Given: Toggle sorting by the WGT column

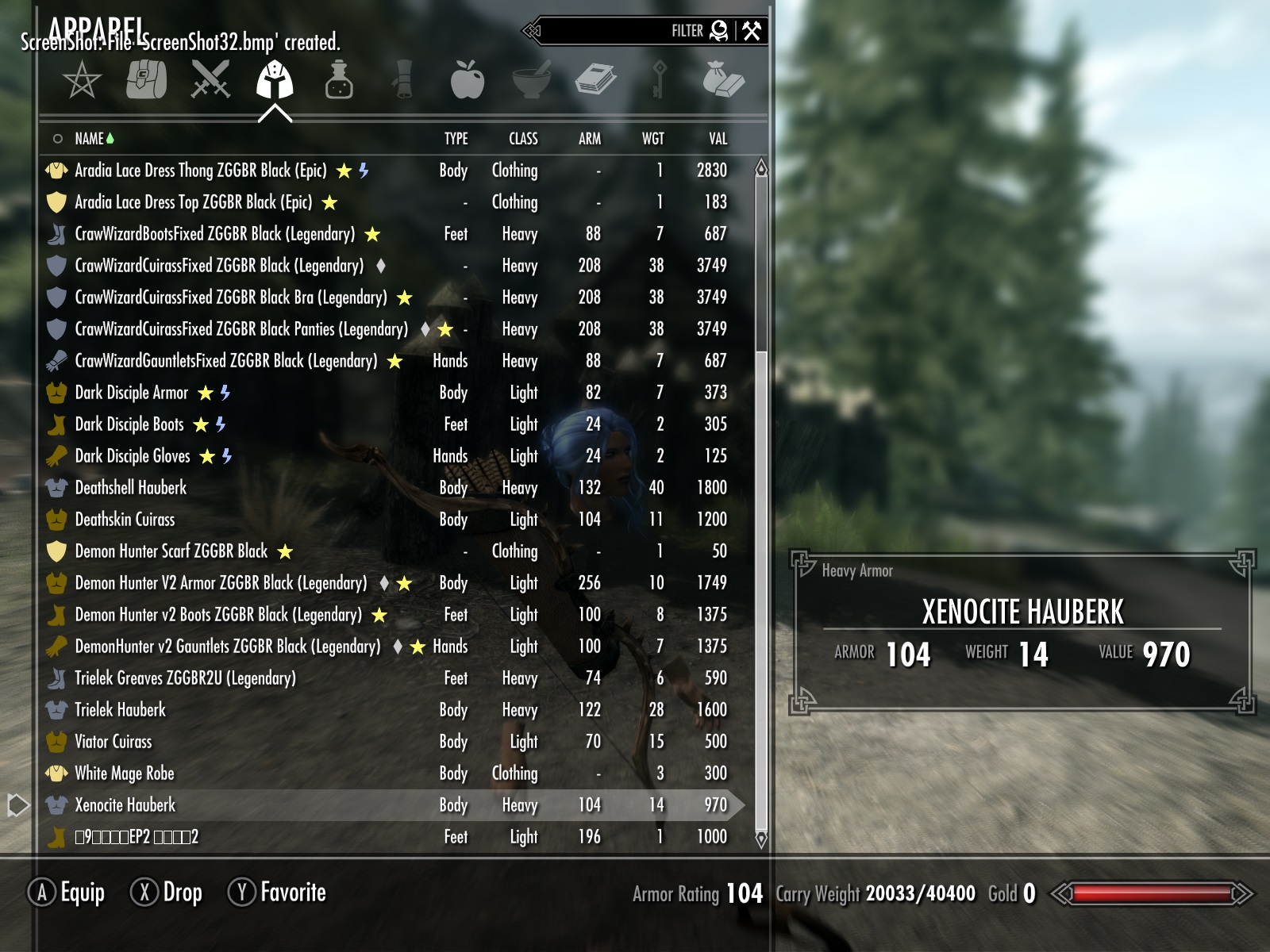Looking at the screenshot, I should [652, 138].
